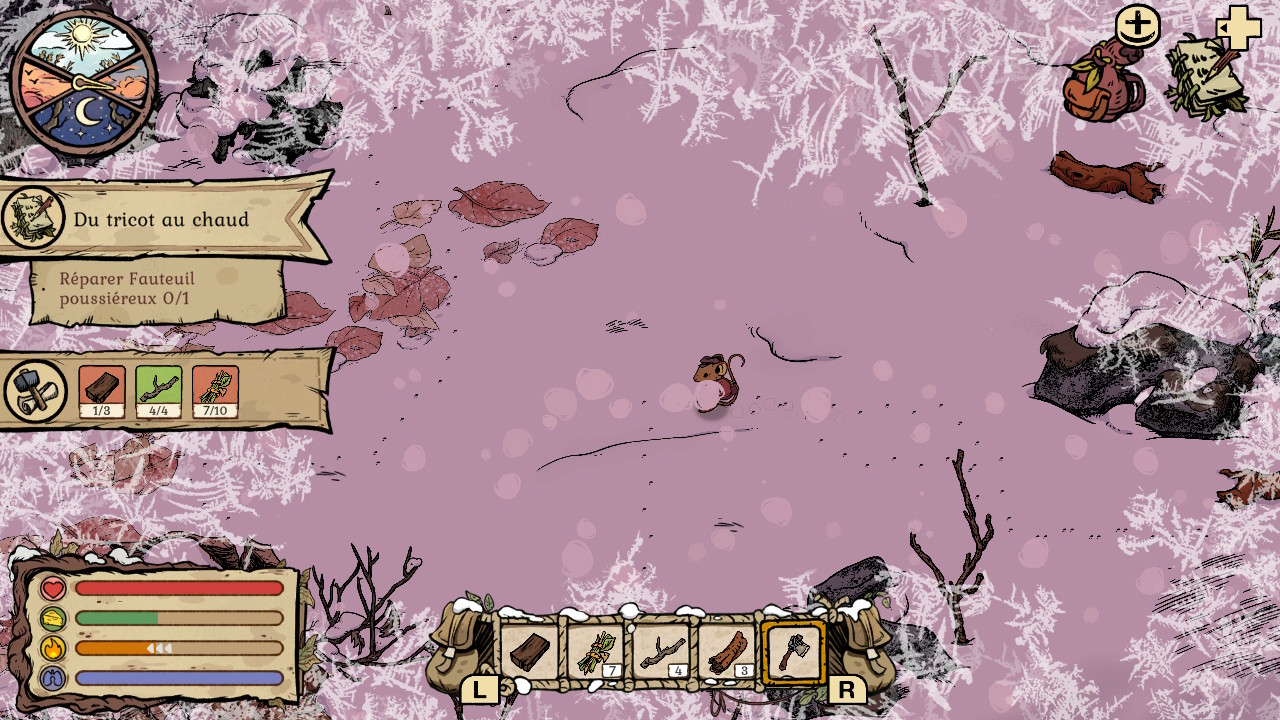The width and height of the screenshot is (1280, 720).
Task: Select the highlighted axe hotbar slot
Action: 793,652
